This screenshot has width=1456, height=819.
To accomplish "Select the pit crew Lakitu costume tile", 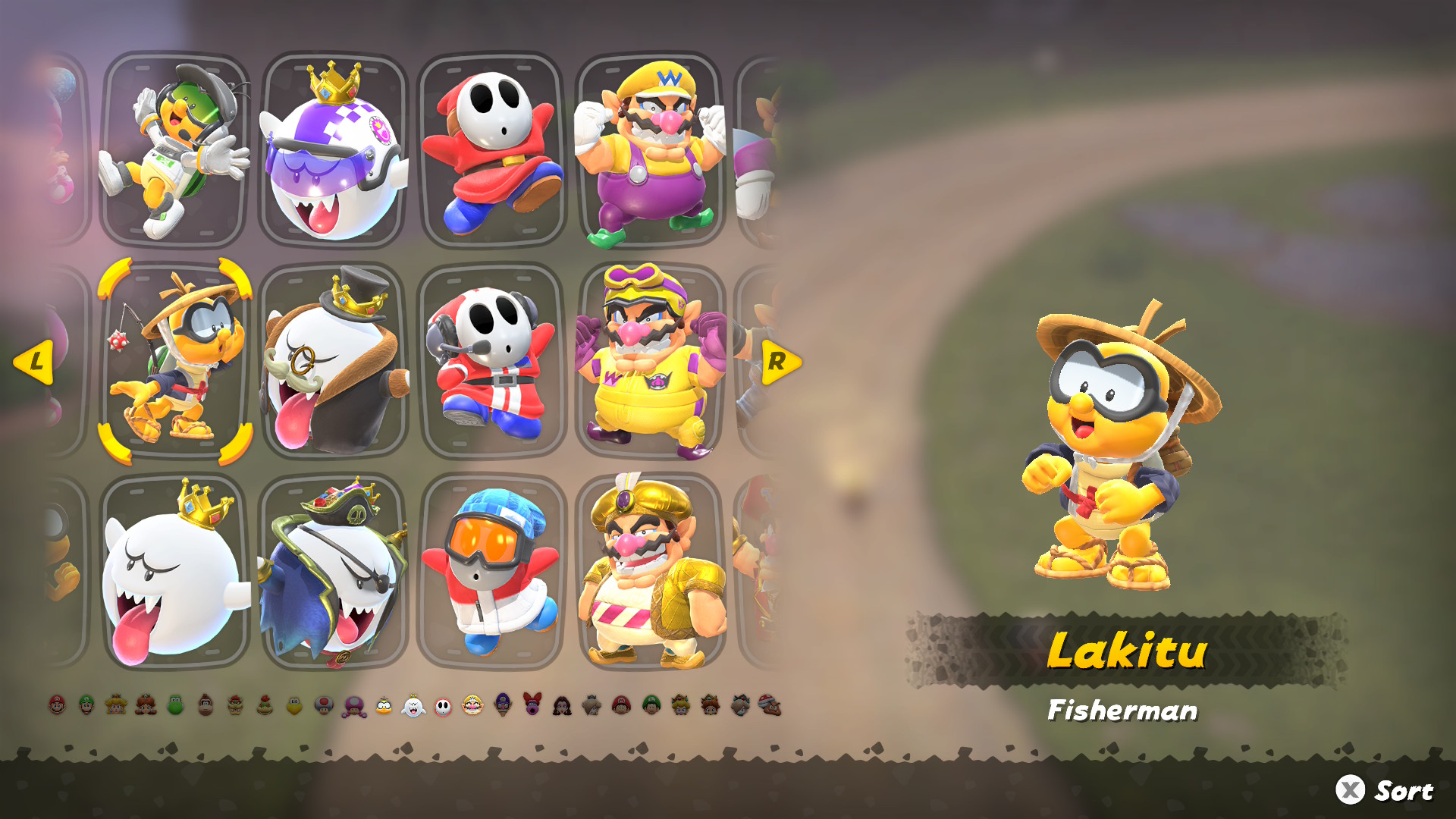I will click(x=175, y=149).
